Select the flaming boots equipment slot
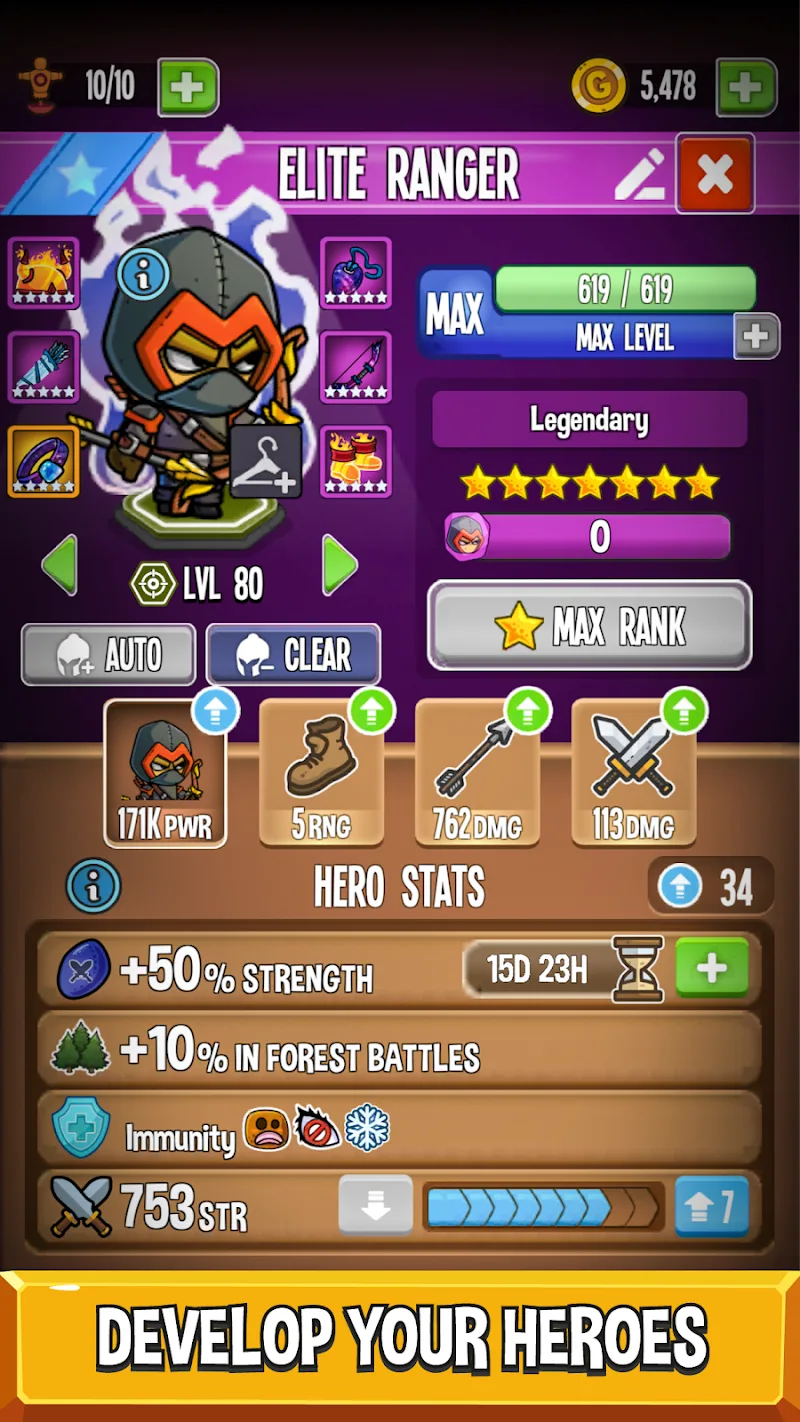 click(x=356, y=461)
